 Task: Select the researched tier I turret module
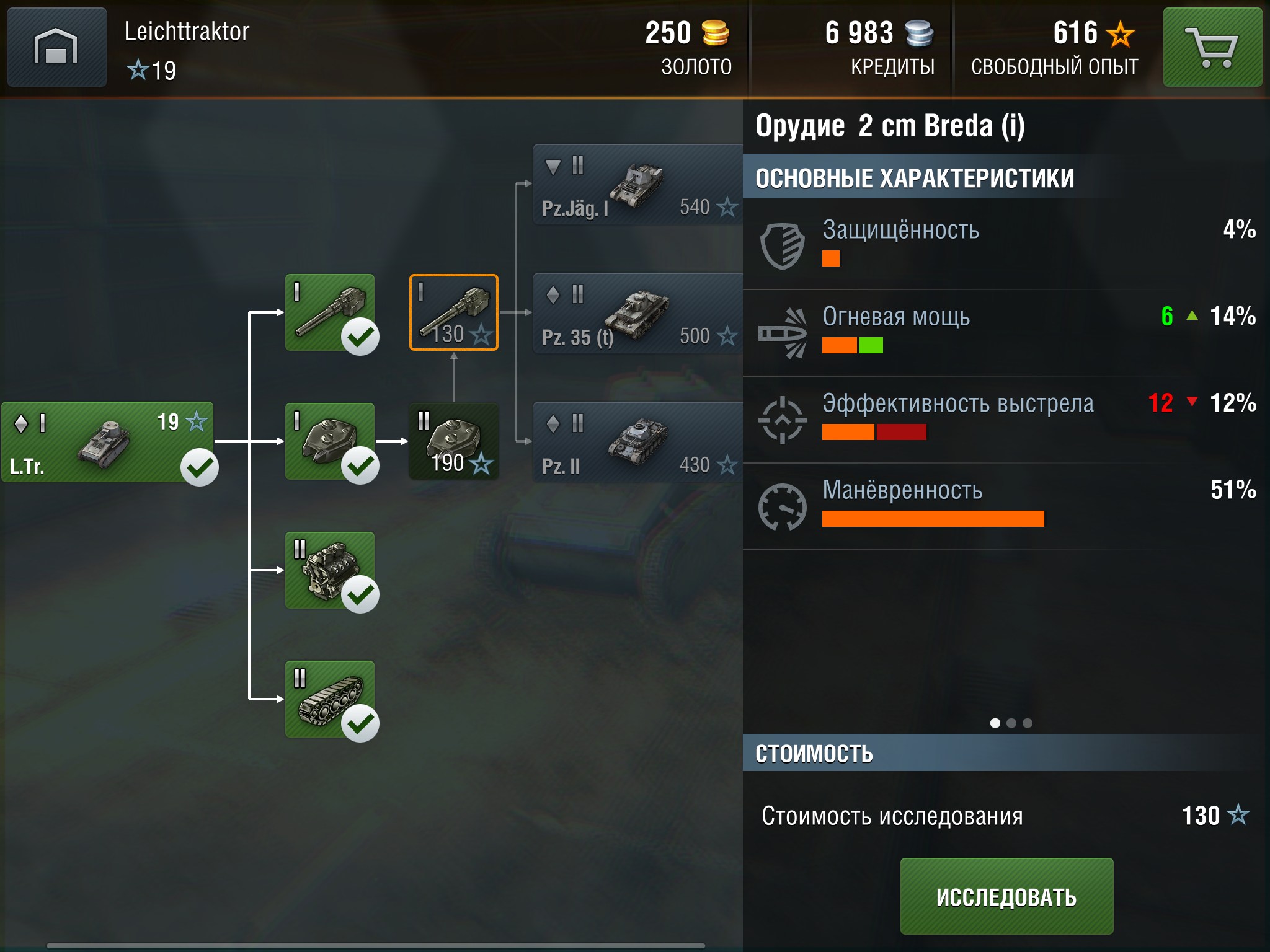[x=330, y=441]
